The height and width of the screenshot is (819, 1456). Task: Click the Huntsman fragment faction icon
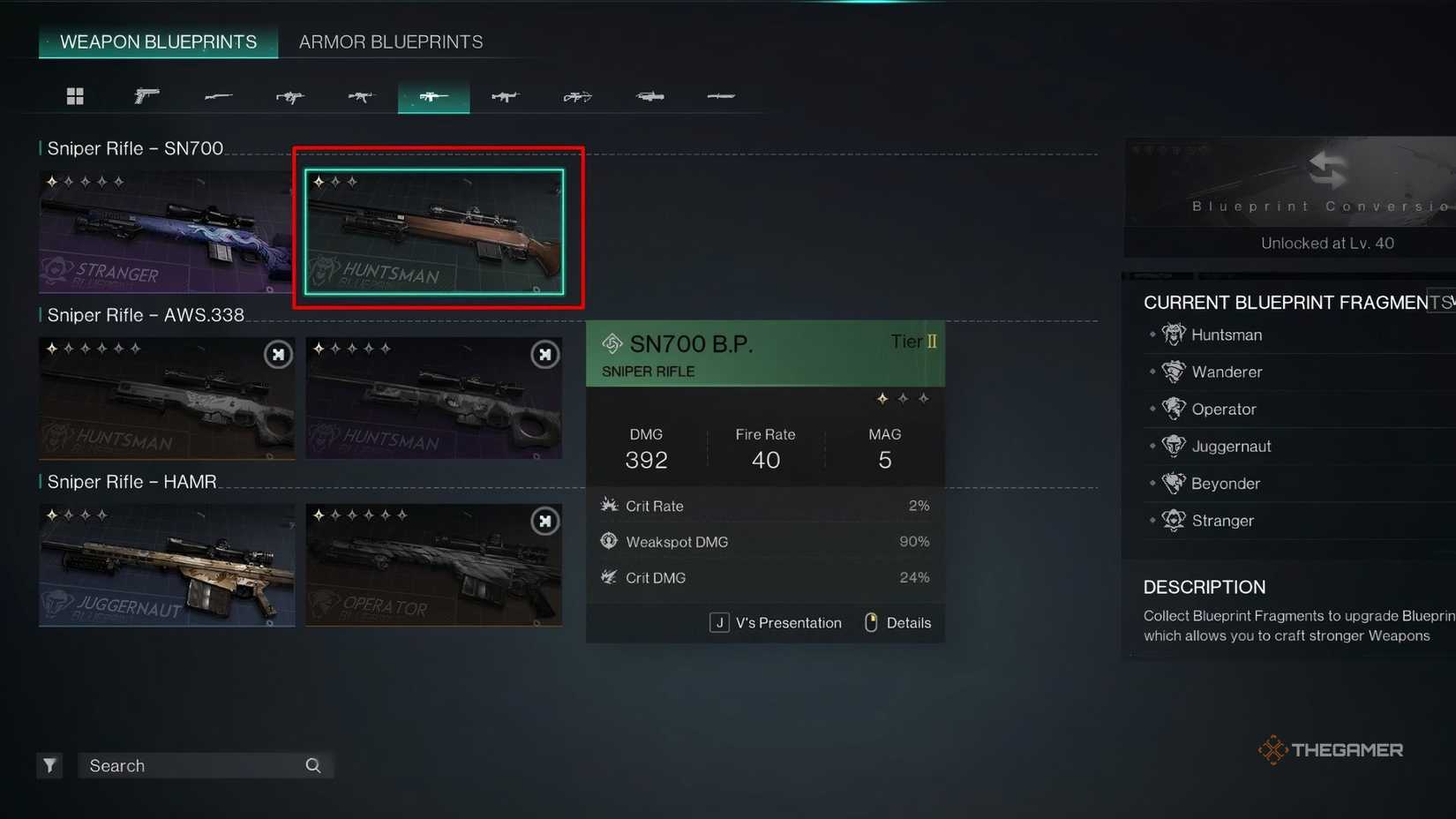click(1174, 334)
